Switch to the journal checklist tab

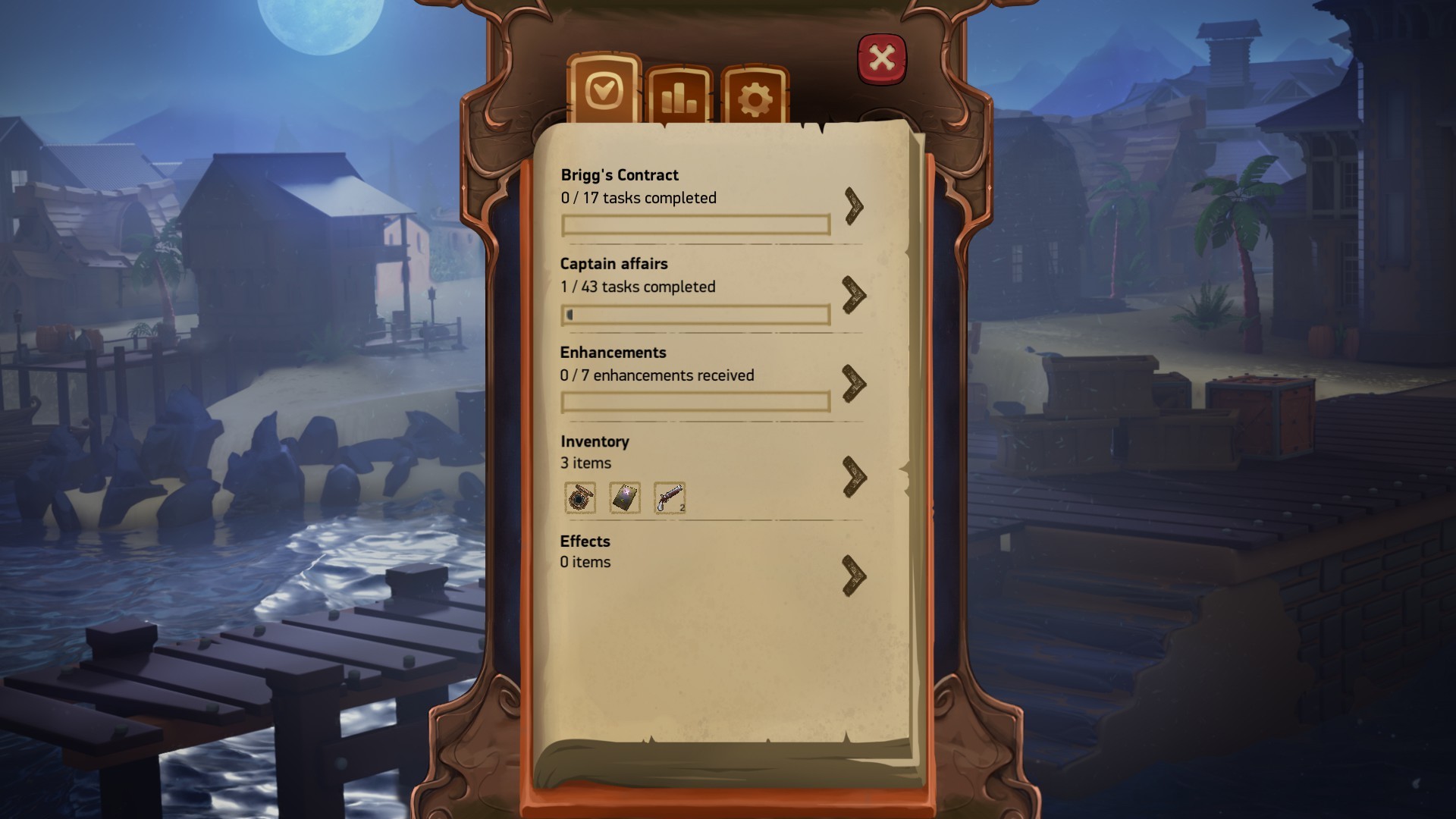tap(604, 90)
